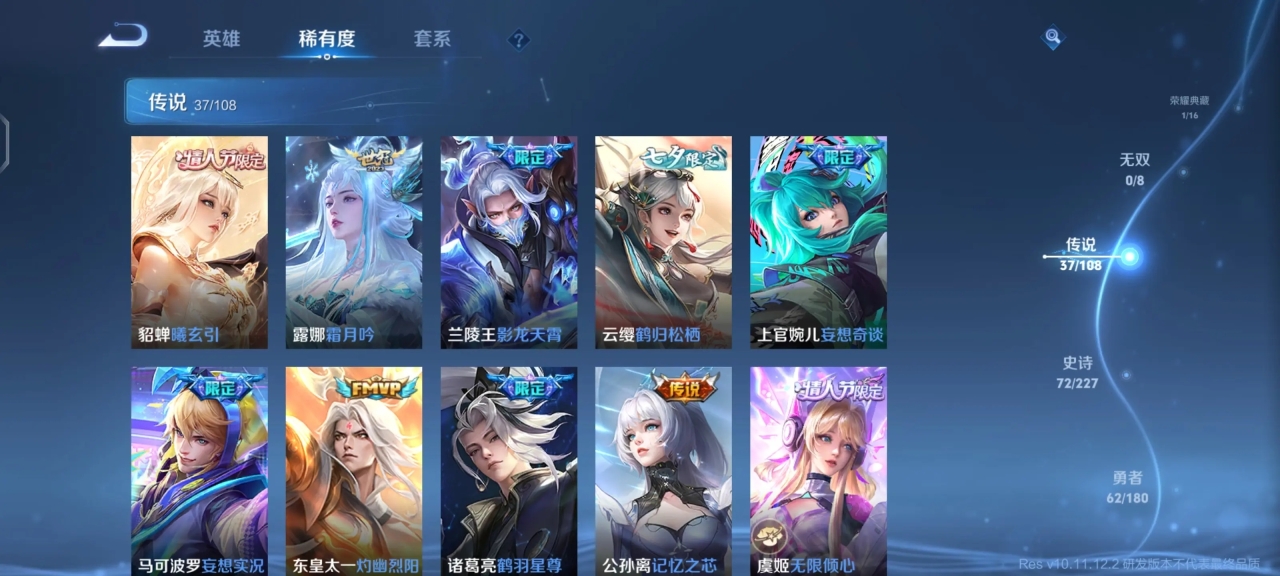Open the 公孙离 记忆之芯 skin card
This screenshot has width=1280, height=576.
pyautogui.click(x=663, y=470)
